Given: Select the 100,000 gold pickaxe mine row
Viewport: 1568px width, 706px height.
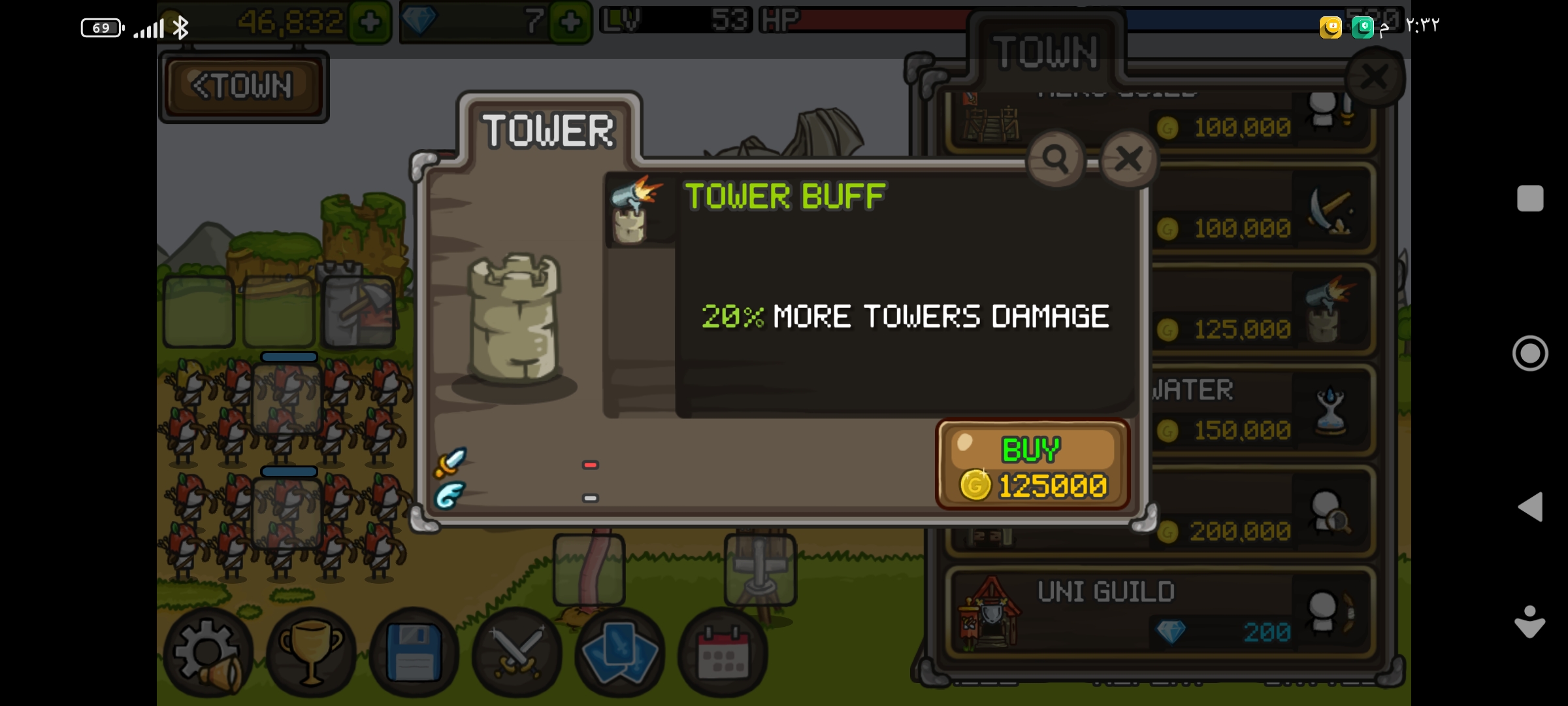Looking at the screenshot, I should tap(1261, 210).
